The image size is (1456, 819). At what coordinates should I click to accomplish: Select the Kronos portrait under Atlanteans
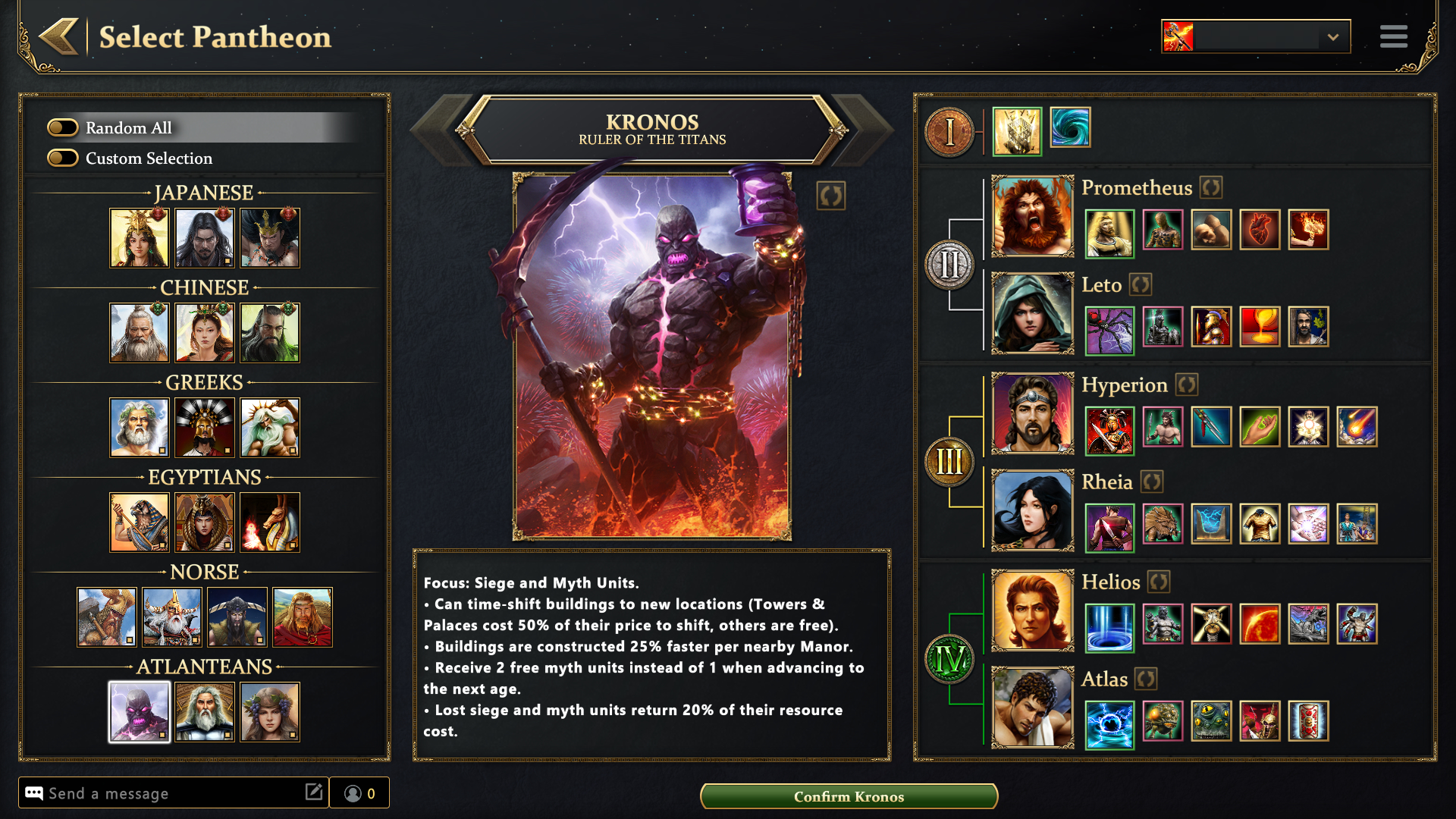tap(140, 711)
